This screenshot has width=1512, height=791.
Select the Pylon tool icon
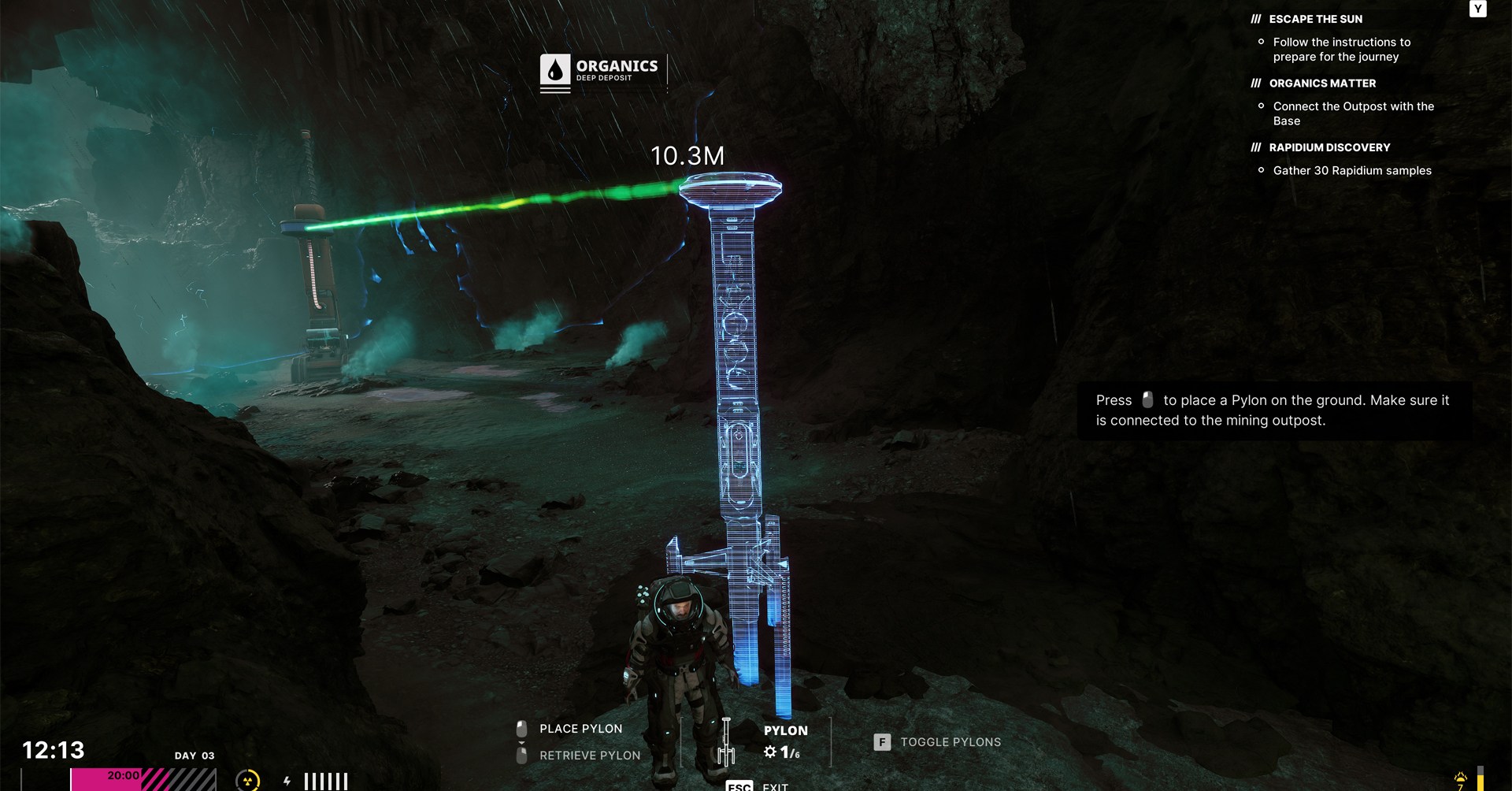pos(725,742)
